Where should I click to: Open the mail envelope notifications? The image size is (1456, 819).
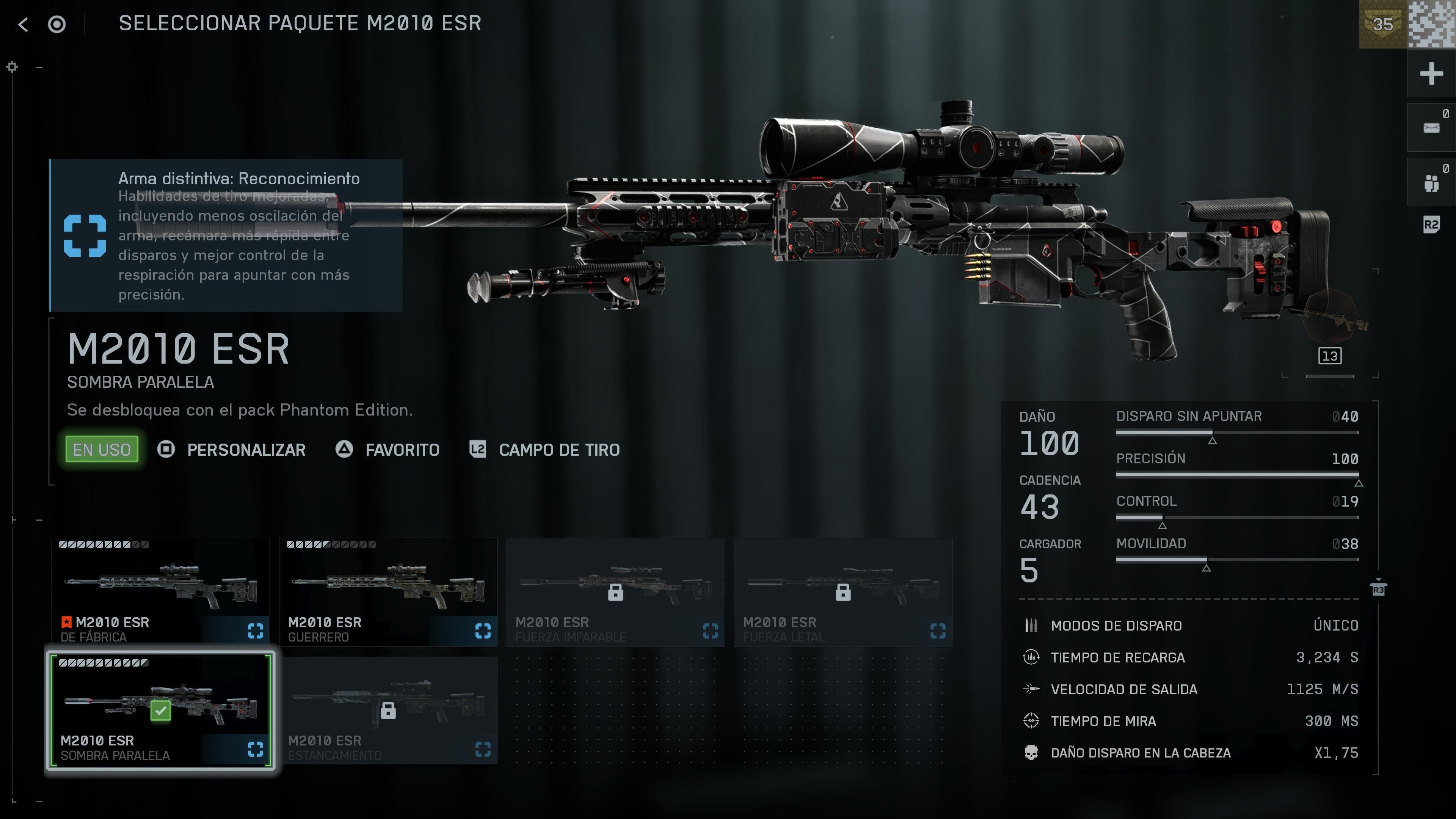[x=1431, y=128]
